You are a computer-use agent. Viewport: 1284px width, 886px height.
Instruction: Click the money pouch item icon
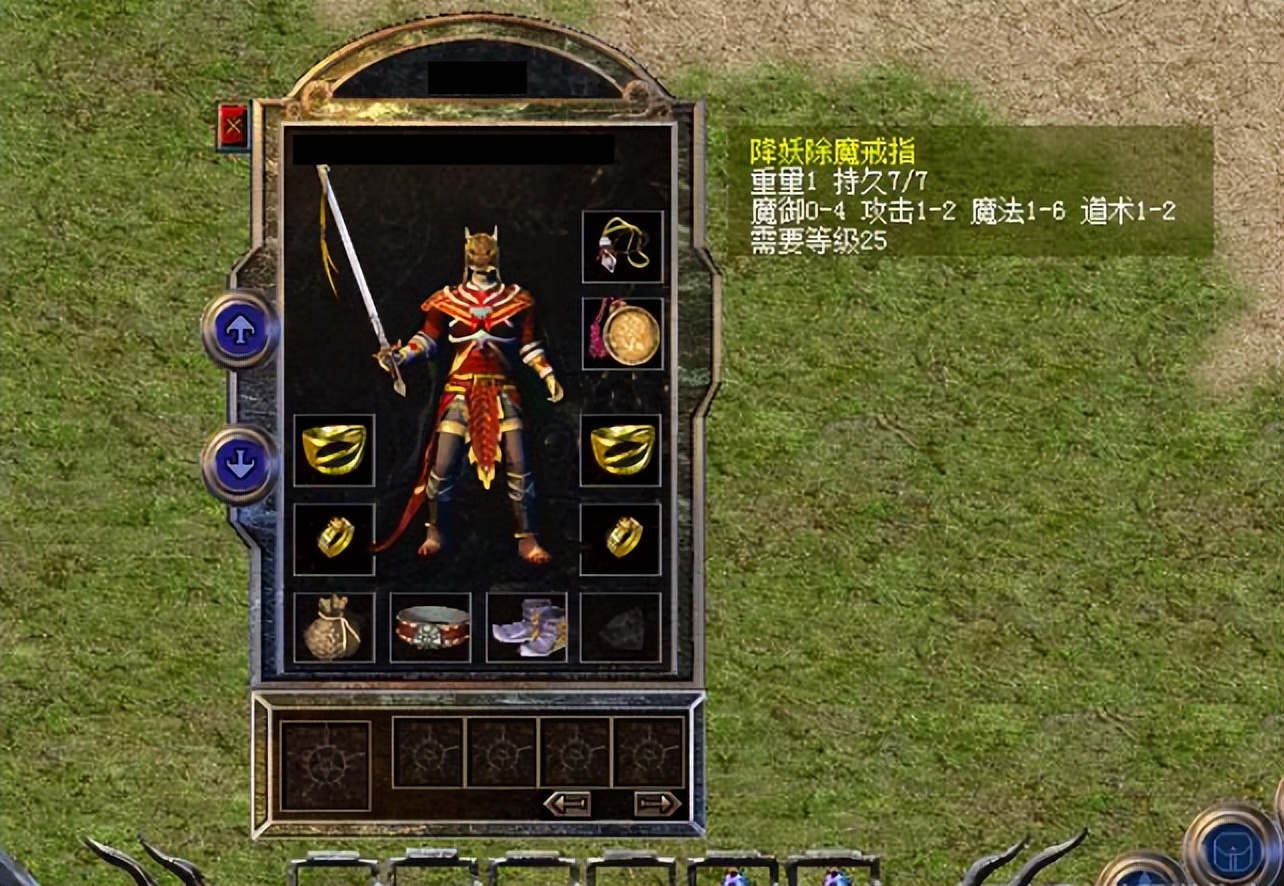333,630
